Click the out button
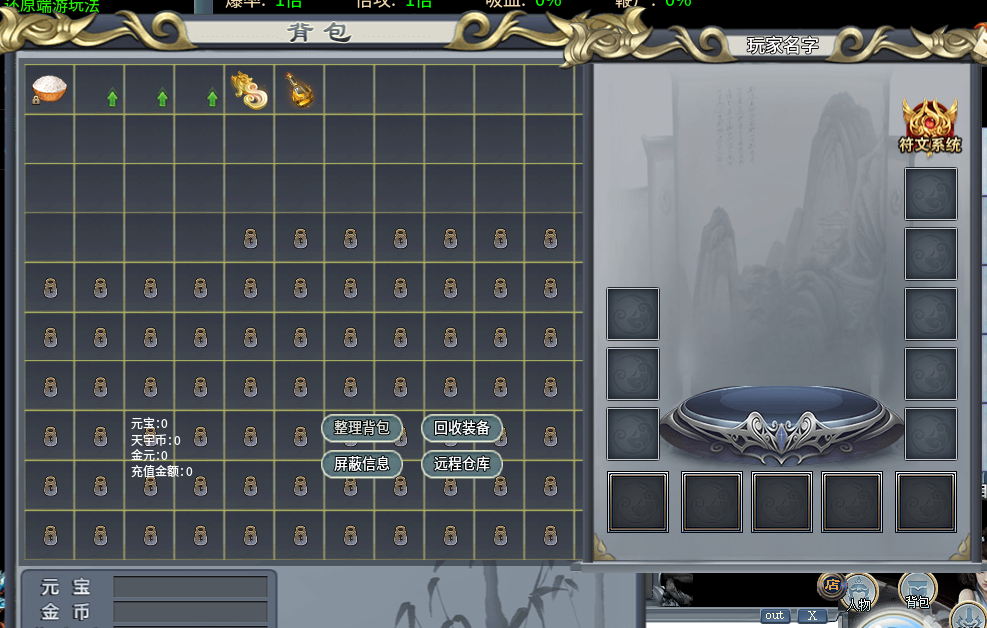Screen dimensions: 987x628 point(775,616)
